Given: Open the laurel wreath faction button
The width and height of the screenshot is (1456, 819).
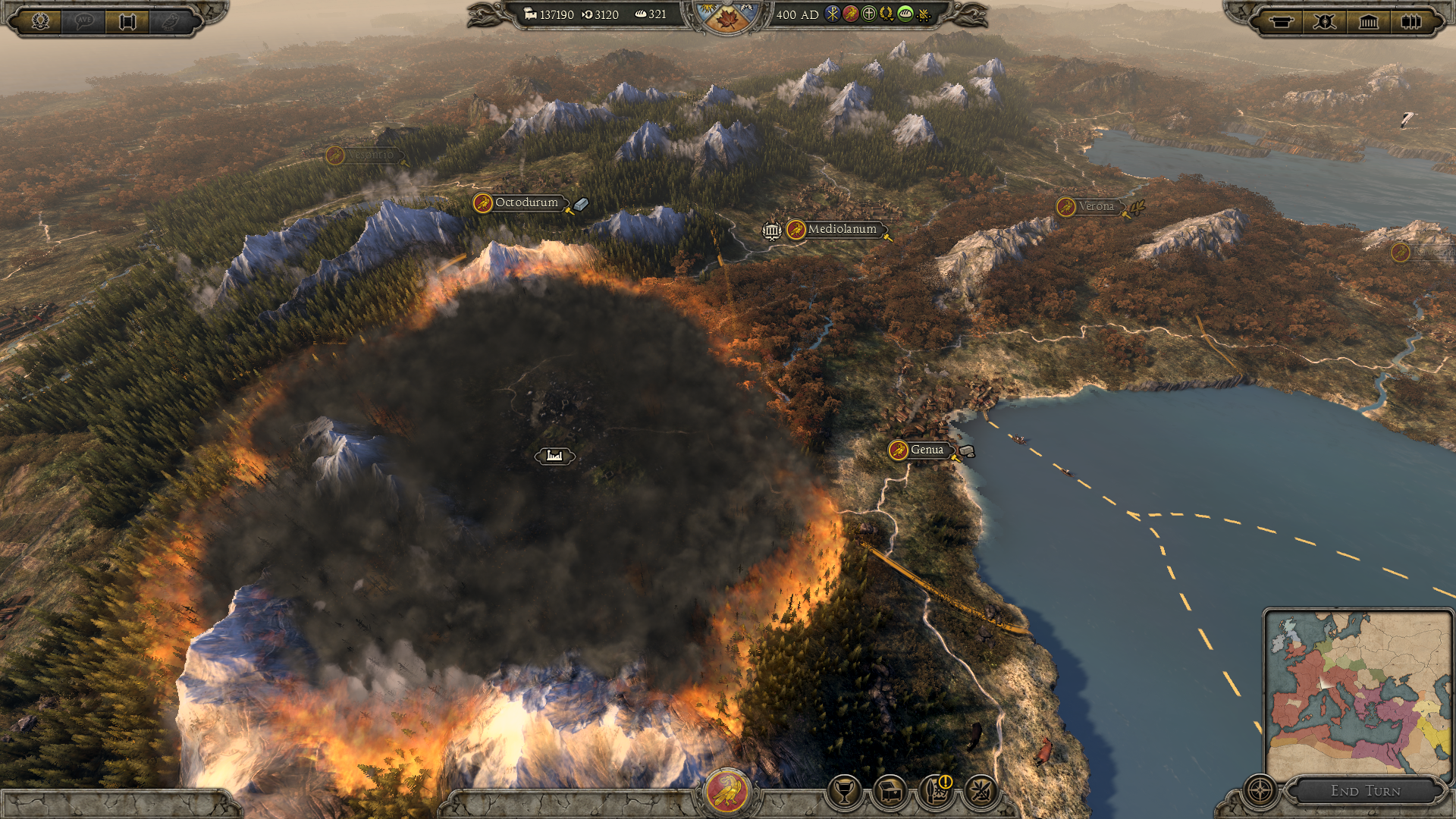Looking at the screenshot, I should (x=41, y=21).
